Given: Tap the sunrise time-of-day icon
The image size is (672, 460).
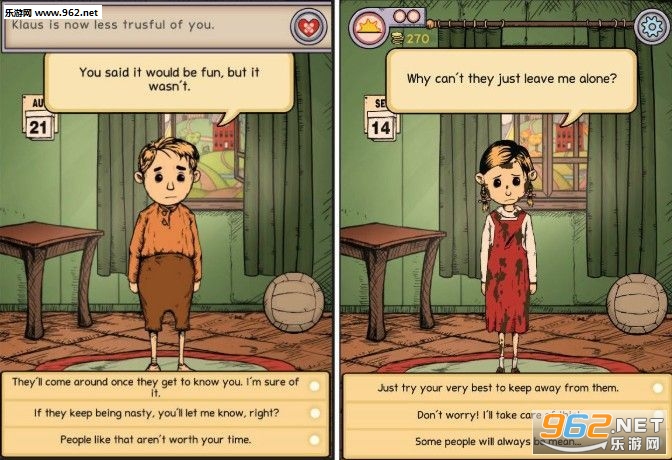Looking at the screenshot, I should 367,24.
